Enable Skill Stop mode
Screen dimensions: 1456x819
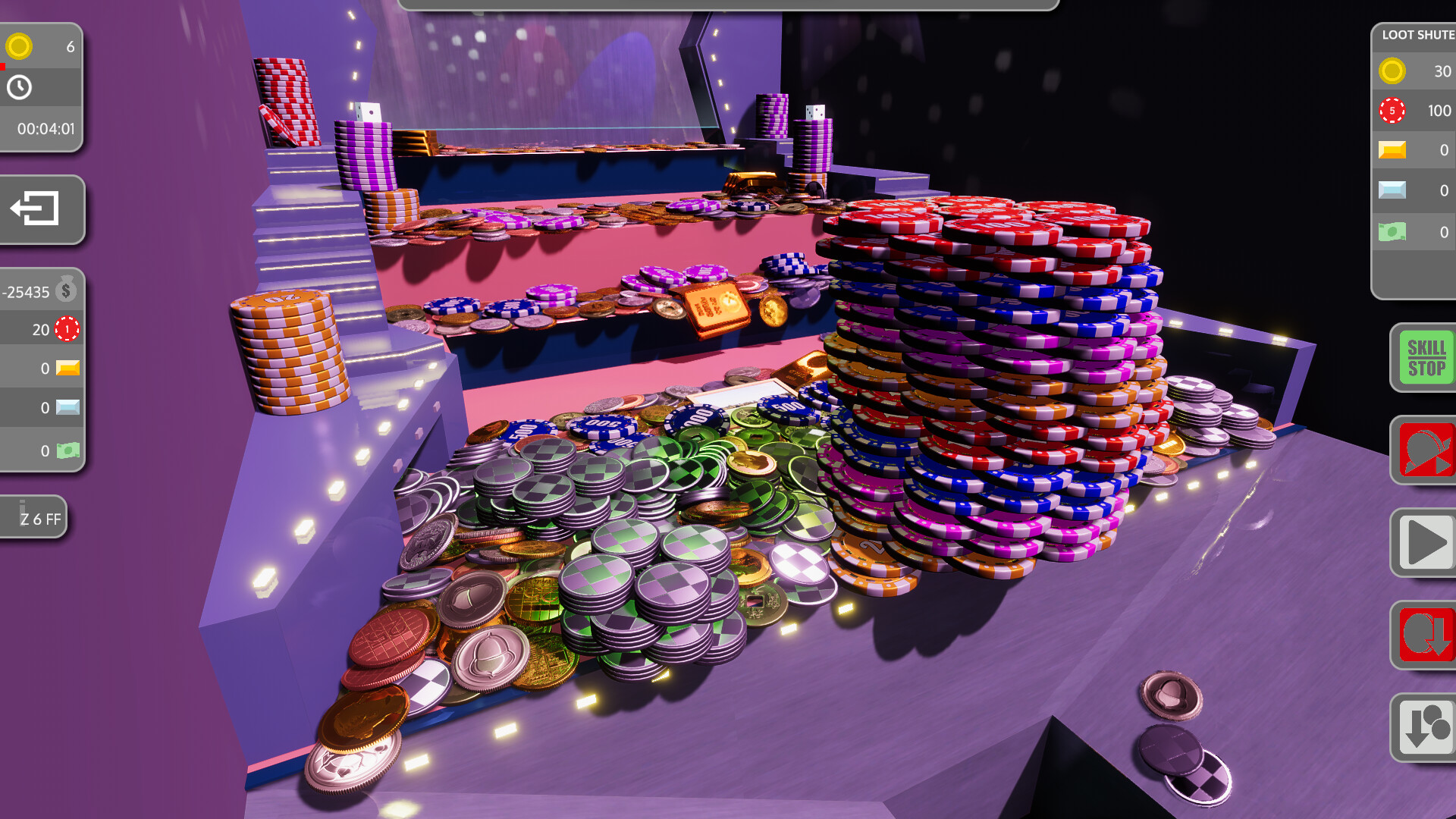click(1426, 356)
